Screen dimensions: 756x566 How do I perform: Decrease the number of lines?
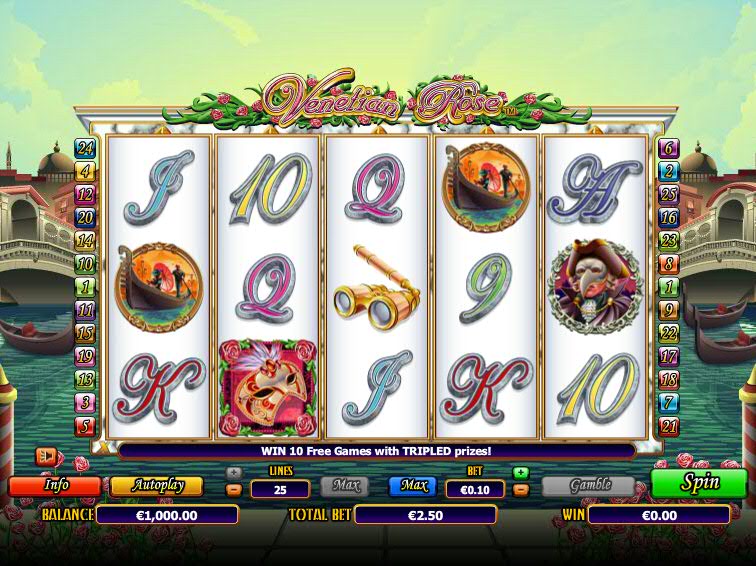(x=233, y=490)
